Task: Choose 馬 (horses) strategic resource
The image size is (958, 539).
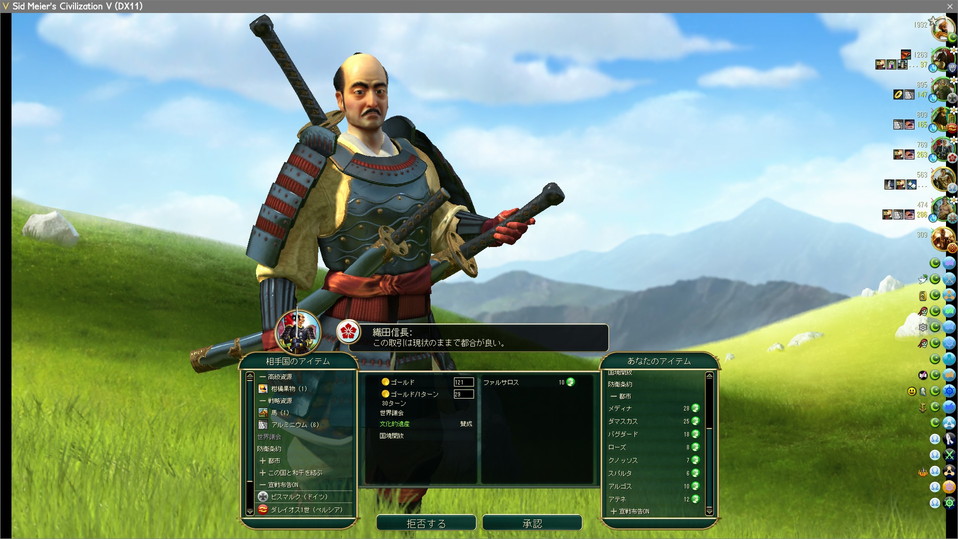Action: tap(280, 412)
